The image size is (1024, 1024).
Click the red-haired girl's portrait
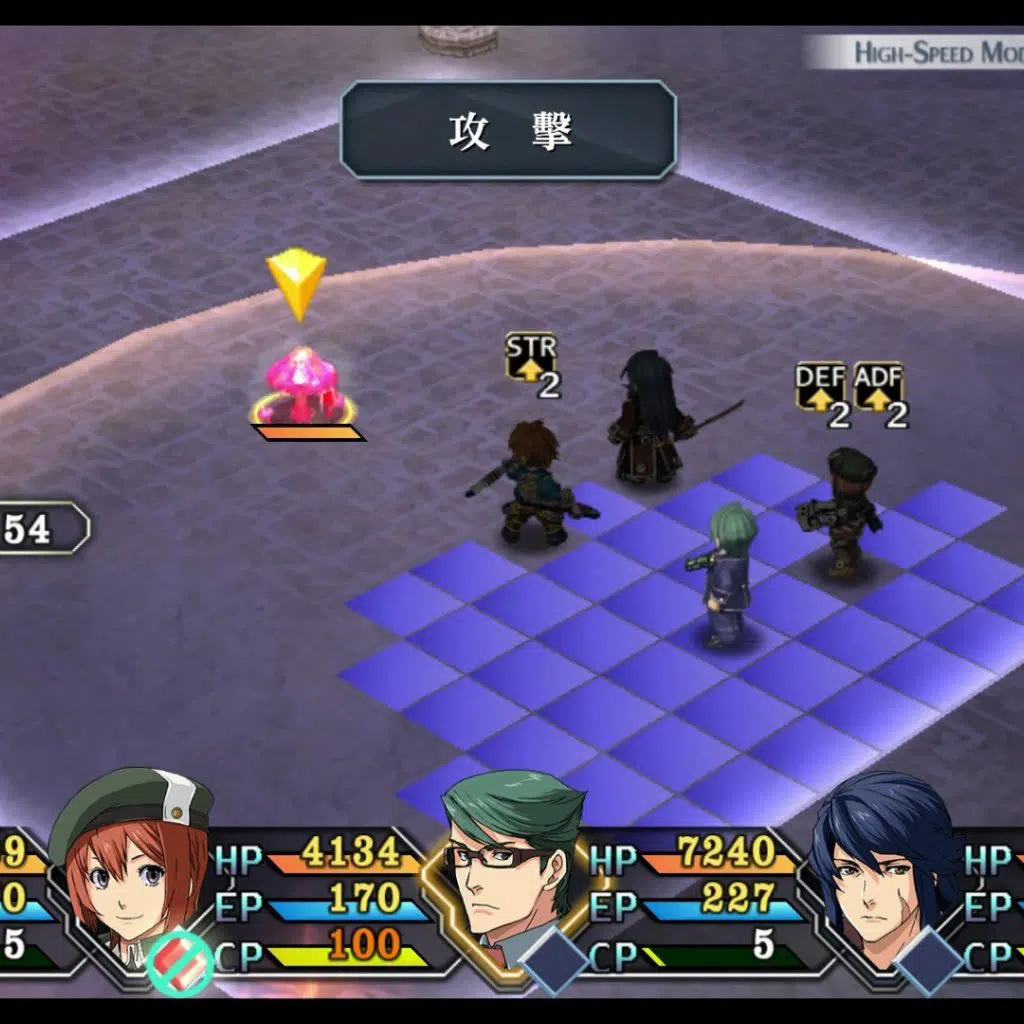[130, 860]
